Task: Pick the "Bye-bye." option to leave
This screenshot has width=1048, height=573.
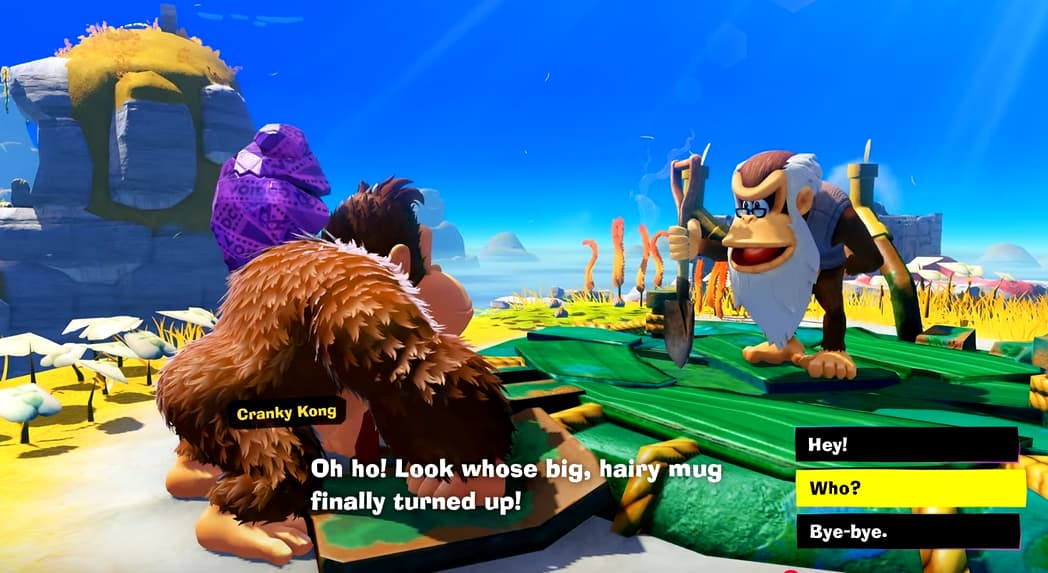Action: click(x=907, y=531)
